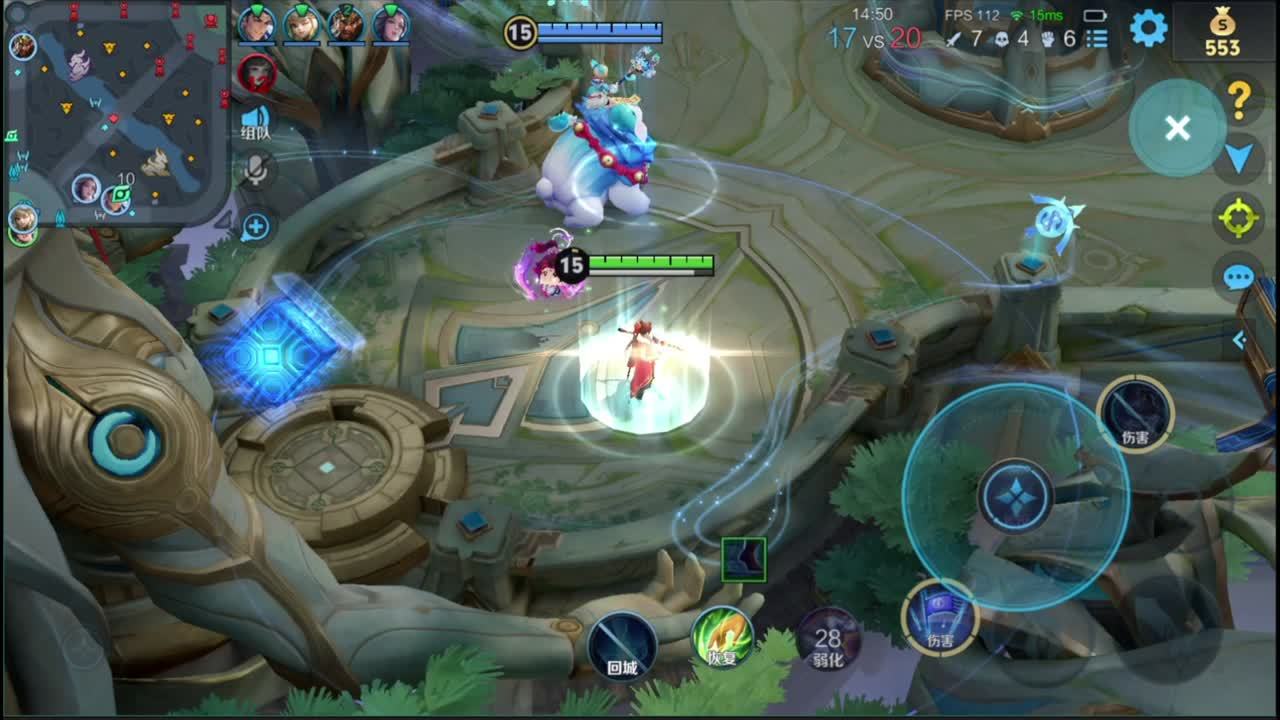Viewport: 1280px width, 720px height.
Task: Open the scoreboard list icon
Action: (1097, 39)
